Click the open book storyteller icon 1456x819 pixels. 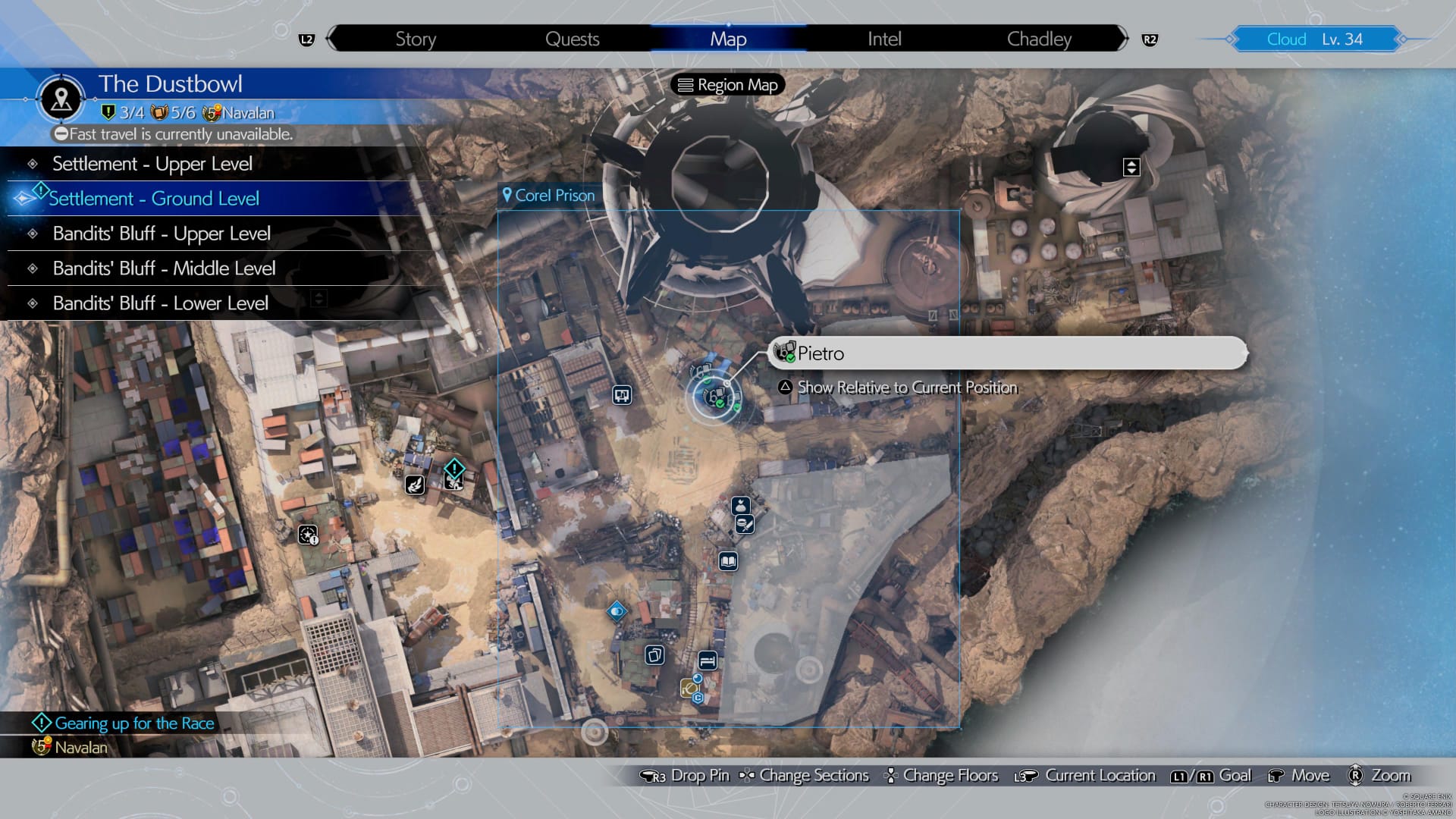pyautogui.click(x=730, y=561)
